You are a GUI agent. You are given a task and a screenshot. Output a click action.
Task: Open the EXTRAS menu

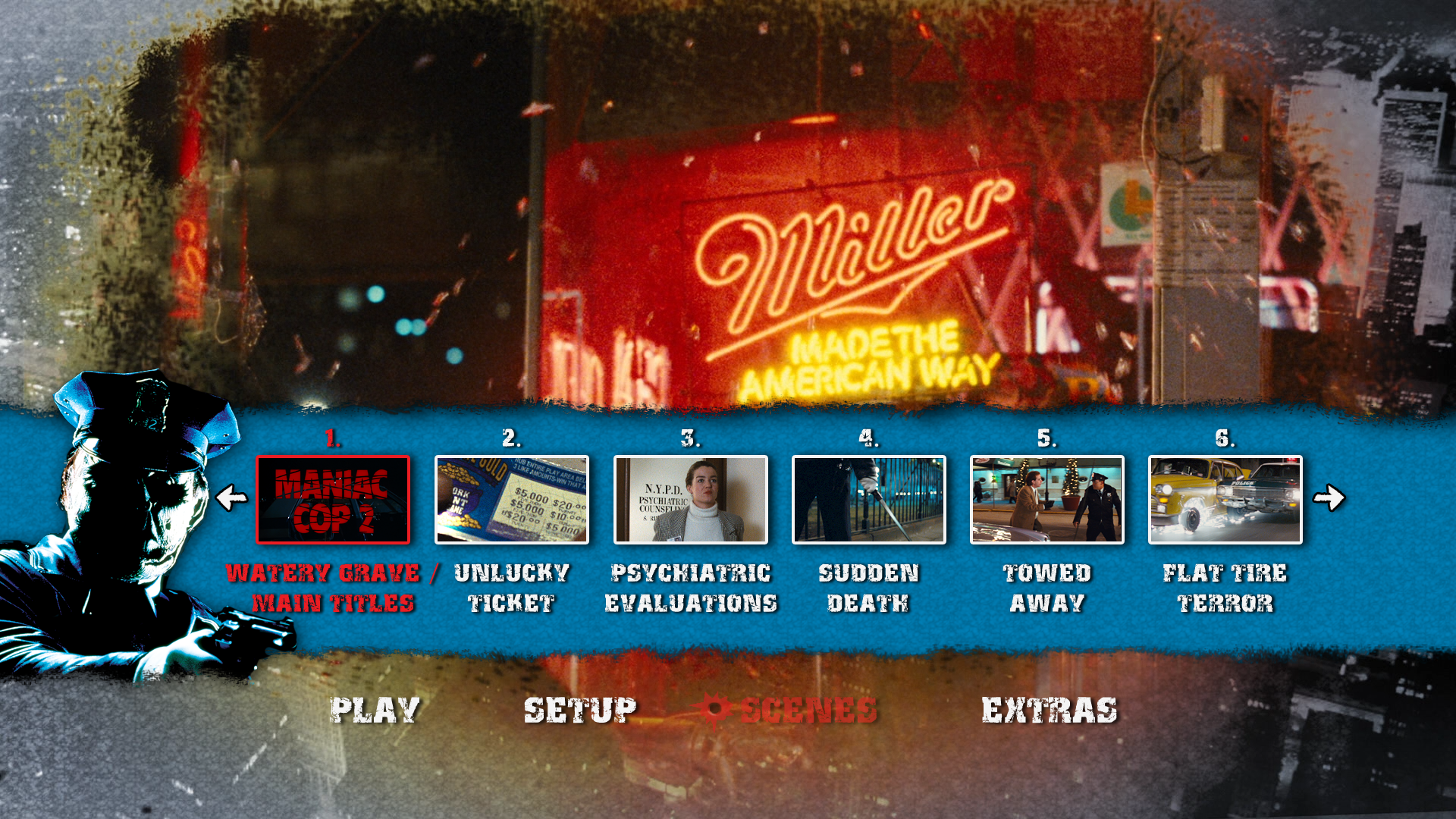pos(1050,711)
